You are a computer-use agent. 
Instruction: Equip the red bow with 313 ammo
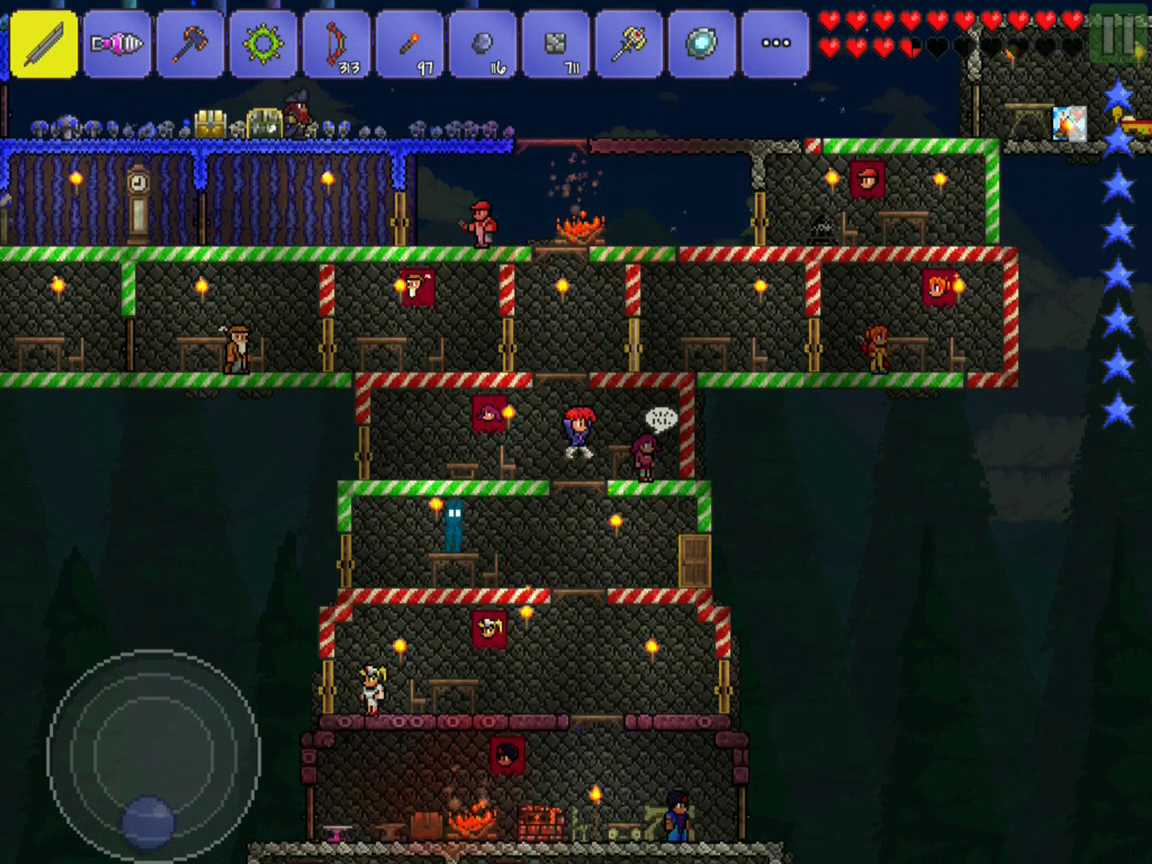[336, 44]
